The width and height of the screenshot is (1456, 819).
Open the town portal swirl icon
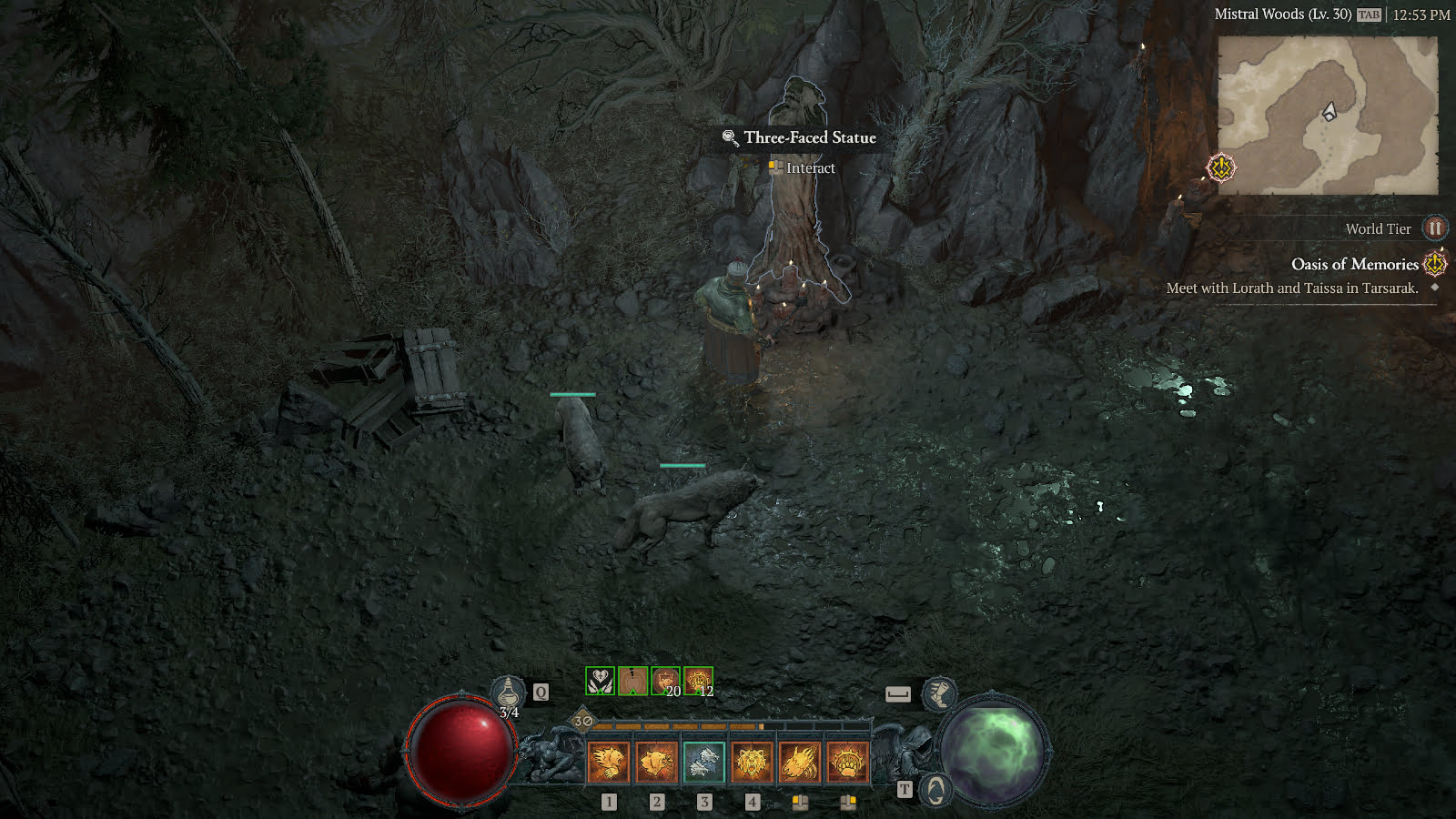click(935, 790)
